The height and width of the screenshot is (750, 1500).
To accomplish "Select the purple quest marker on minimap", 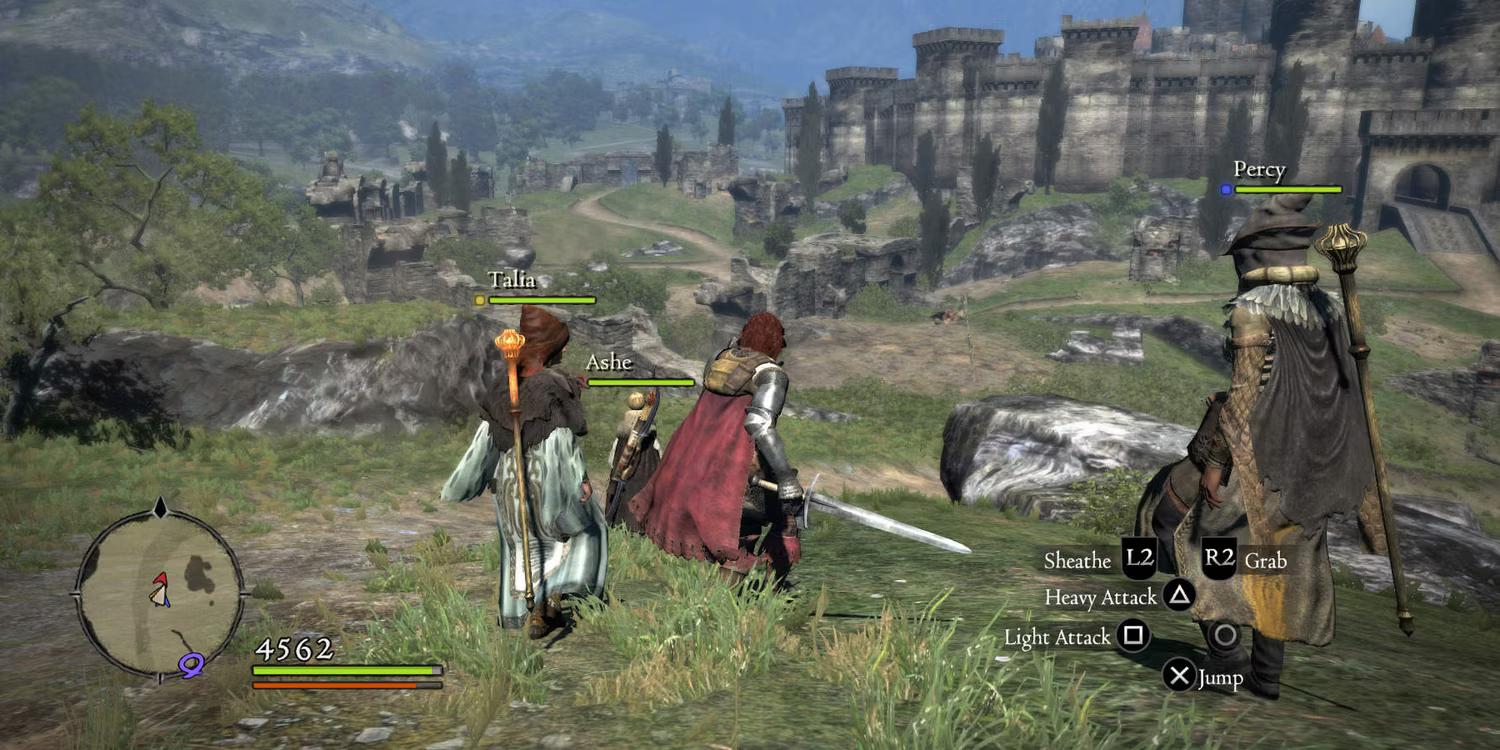I will click(190, 660).
